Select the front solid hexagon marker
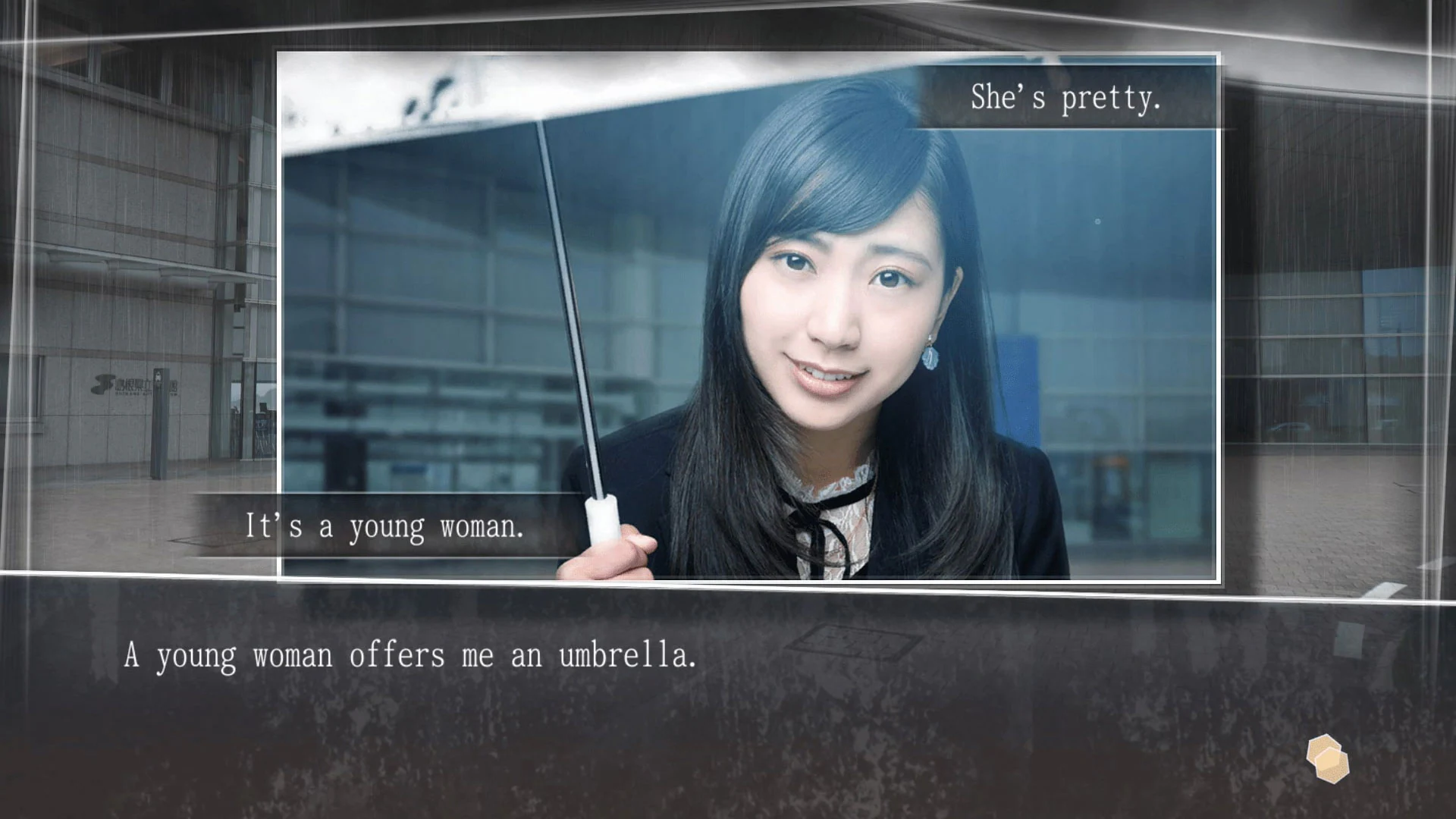Image resolution: width=1456 pixels, height=819 pixels. click(x=1333, y=766)
